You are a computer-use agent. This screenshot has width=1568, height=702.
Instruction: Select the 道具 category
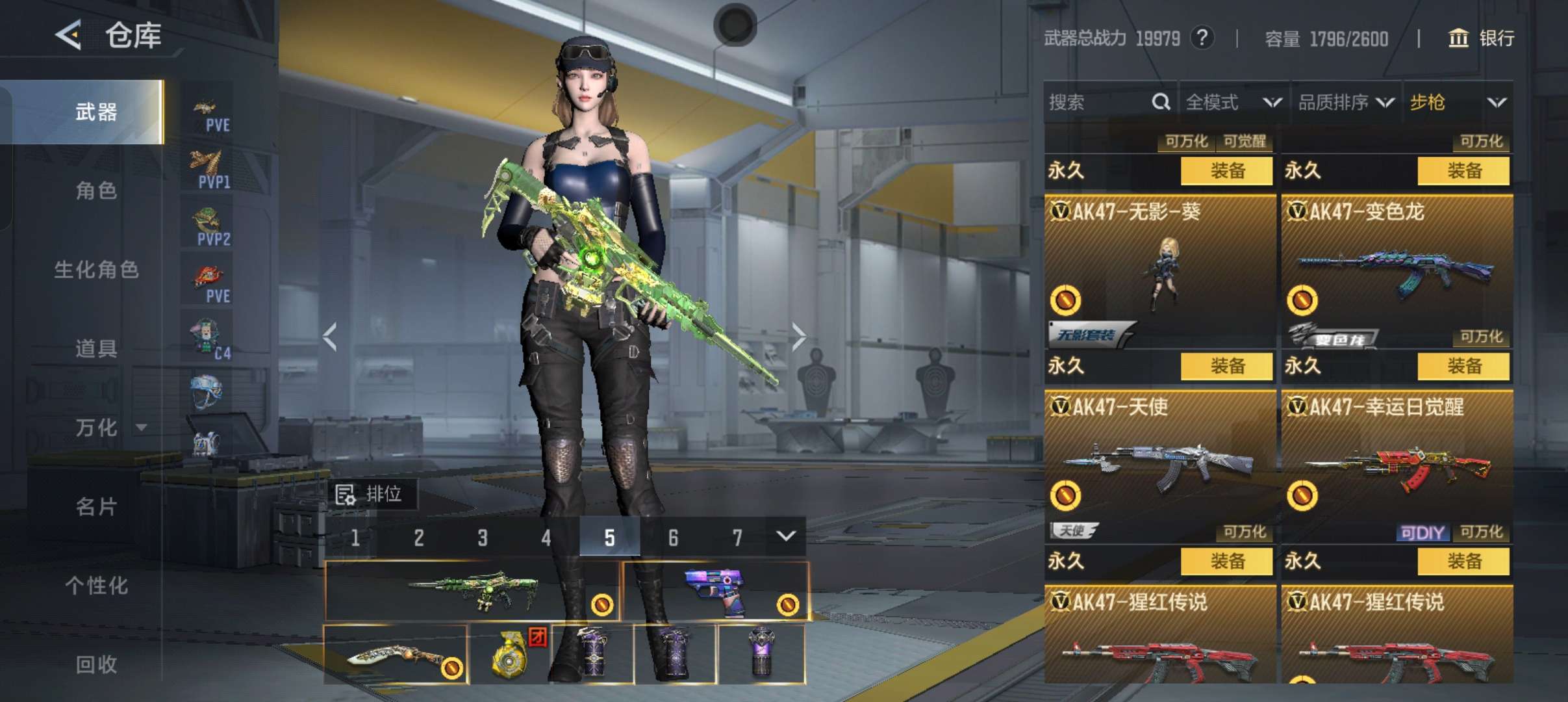(x=96, y=348)
